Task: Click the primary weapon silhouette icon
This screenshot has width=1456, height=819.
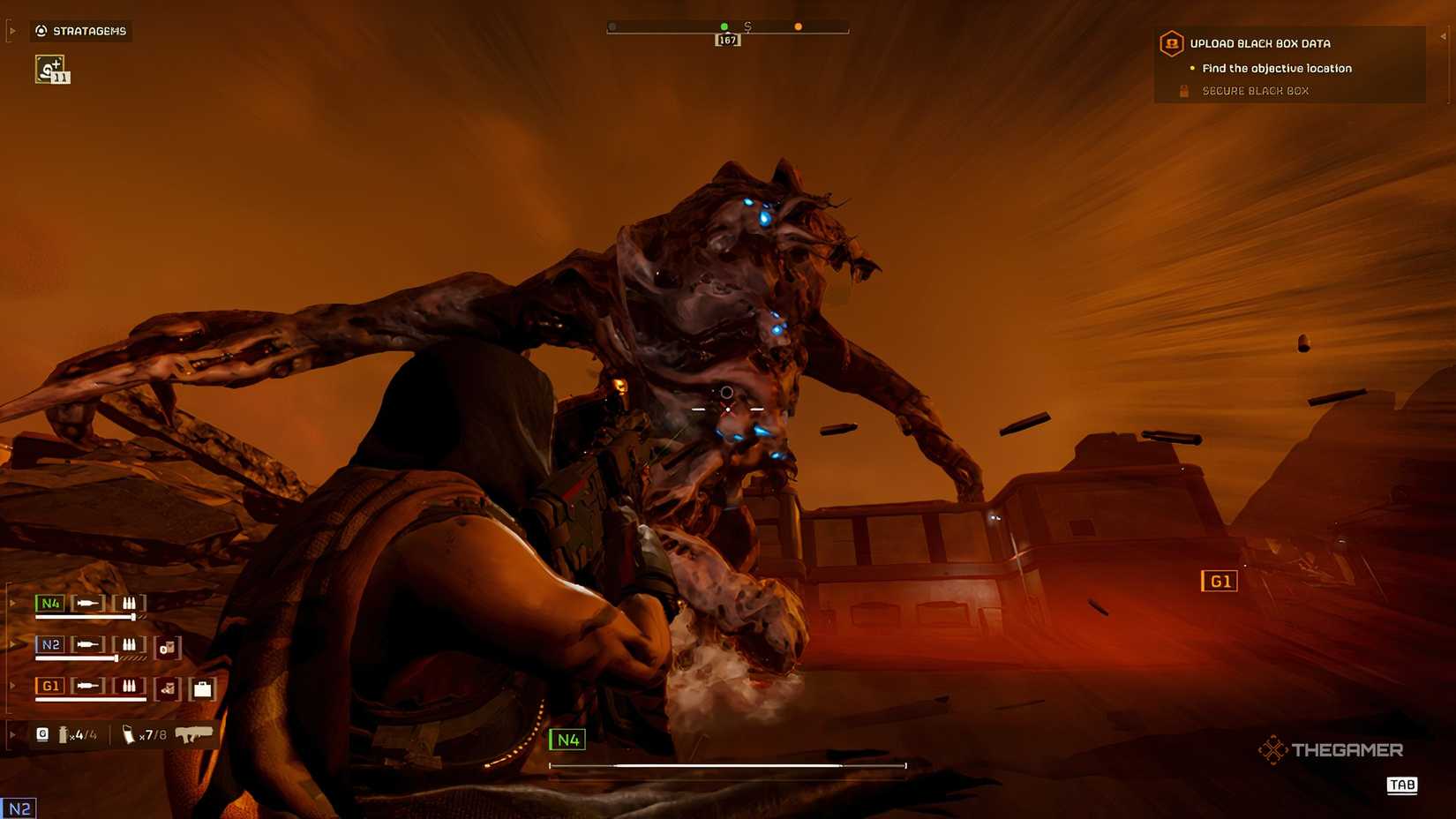Action: 195,733
